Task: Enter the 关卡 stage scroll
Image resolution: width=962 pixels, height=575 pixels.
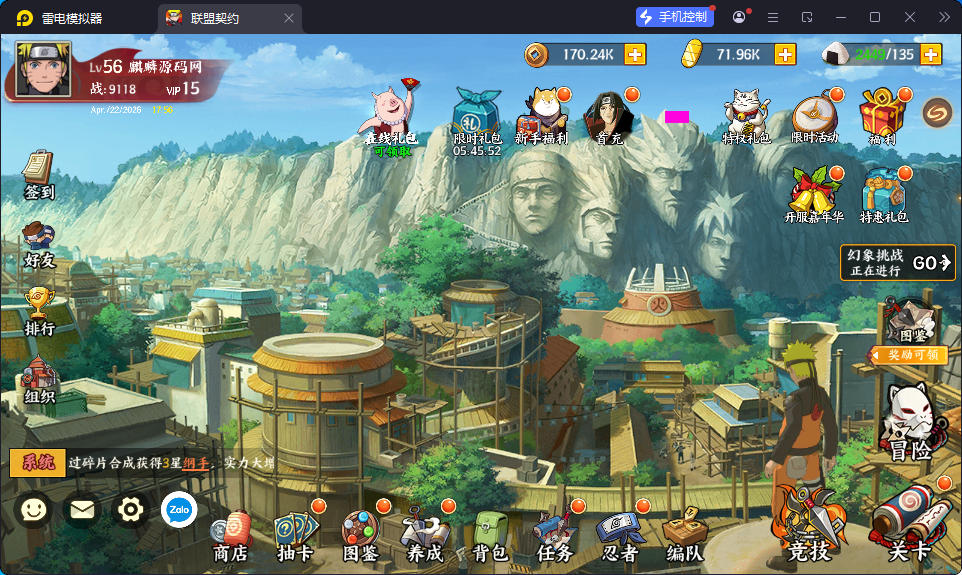Action: (909, 525)
